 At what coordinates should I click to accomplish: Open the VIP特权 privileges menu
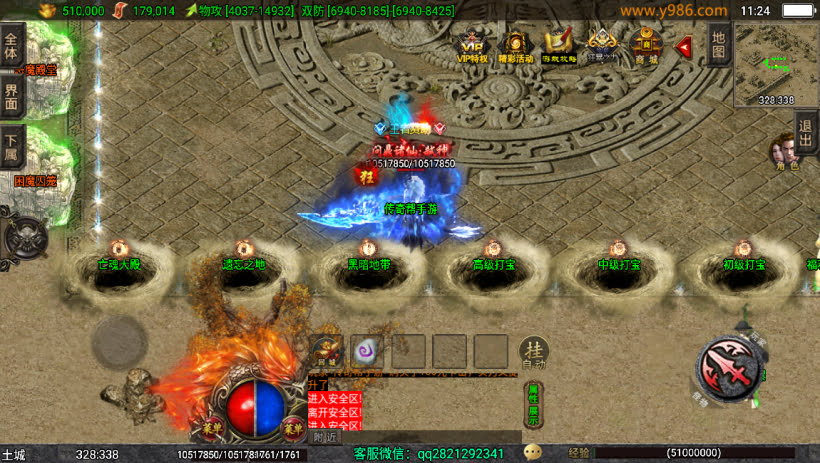click(472, 46)
